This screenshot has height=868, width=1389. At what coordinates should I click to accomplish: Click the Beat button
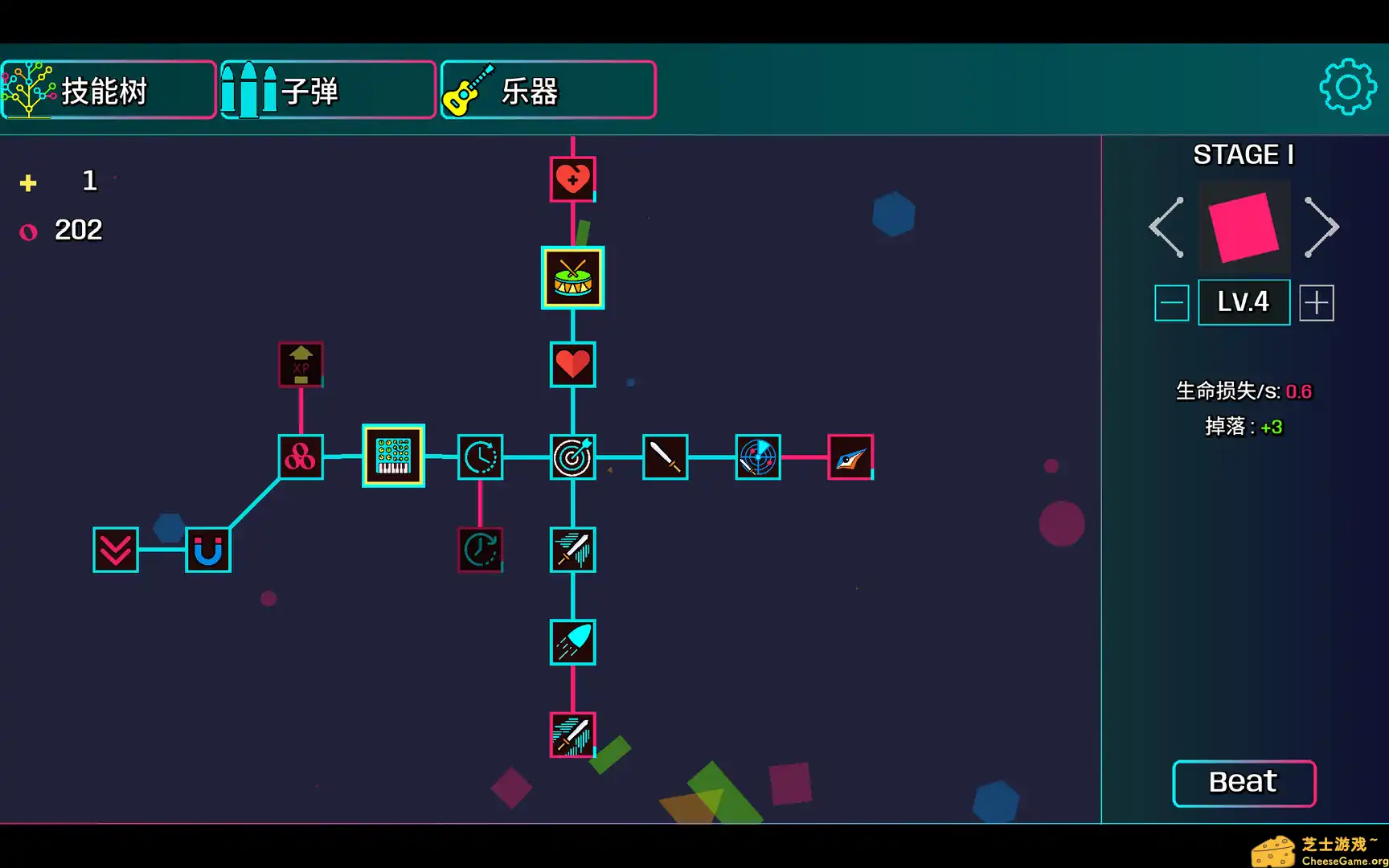tap(1244, 781)
